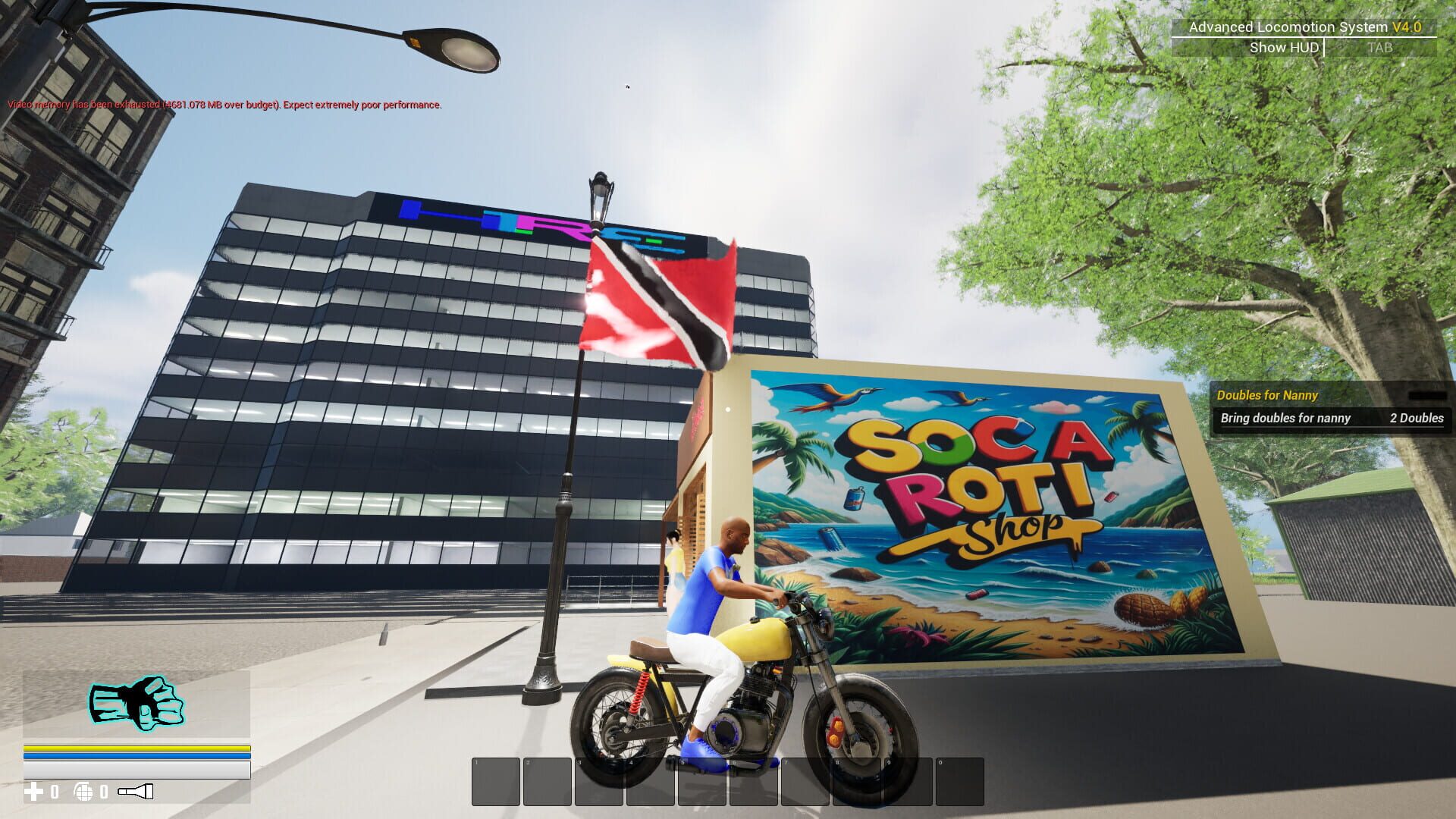Select hotbar slot 1

(x=497, y=781)
